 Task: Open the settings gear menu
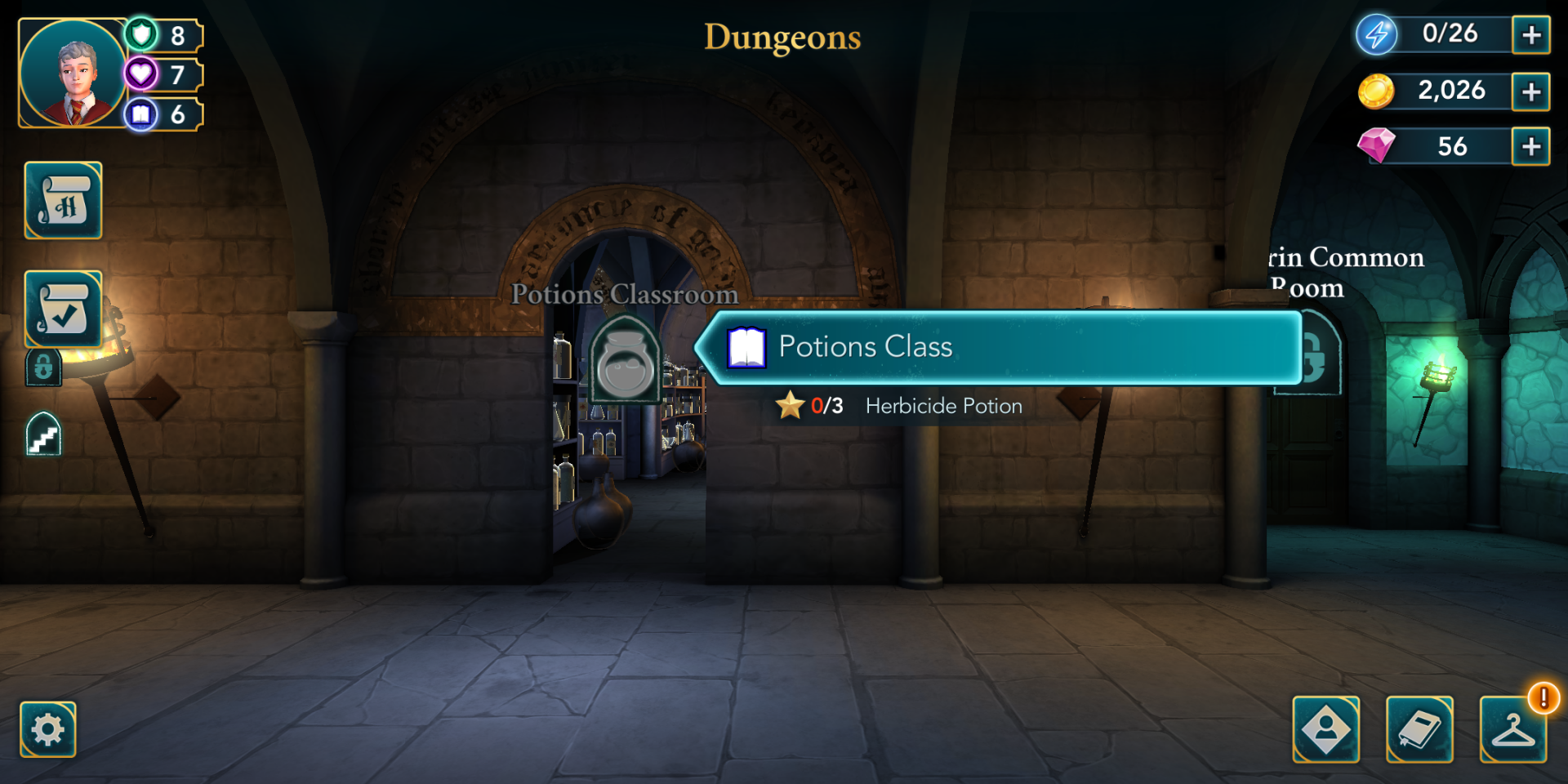coord(48,729)
